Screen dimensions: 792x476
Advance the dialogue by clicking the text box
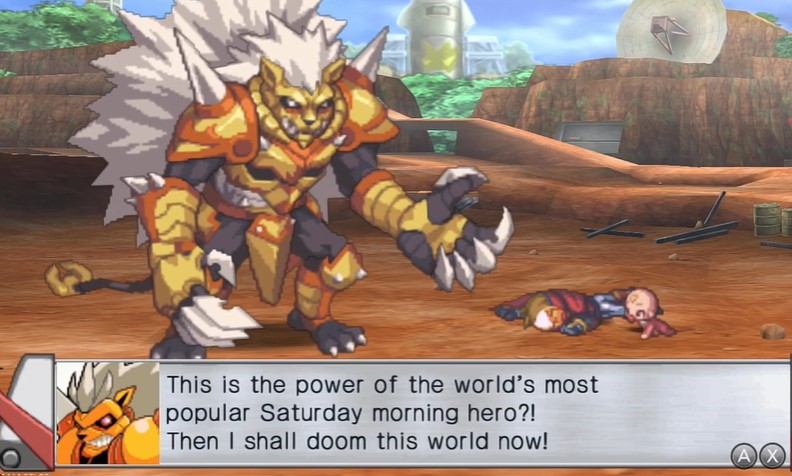(x=450, y=412)
